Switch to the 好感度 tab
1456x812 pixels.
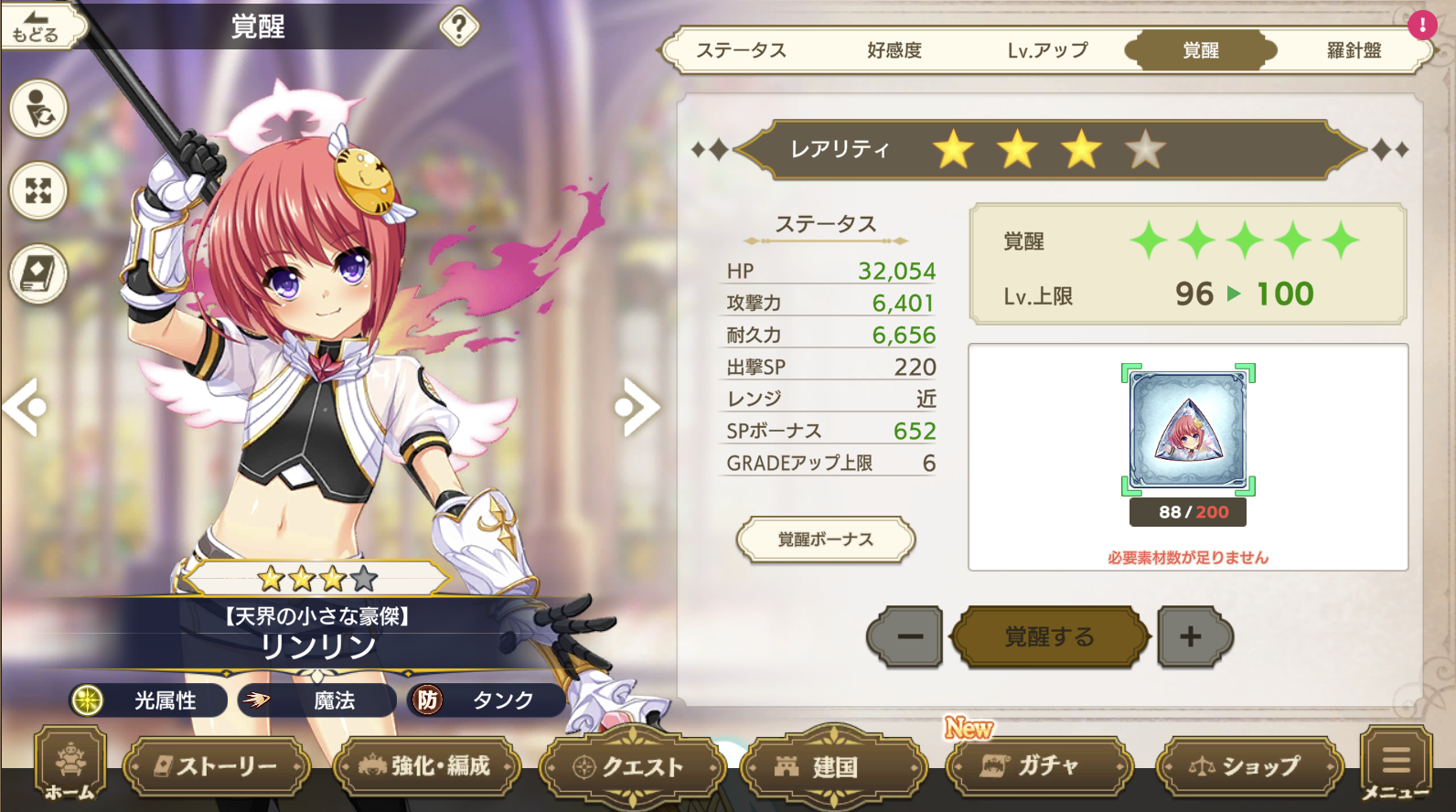click(894, 50)
